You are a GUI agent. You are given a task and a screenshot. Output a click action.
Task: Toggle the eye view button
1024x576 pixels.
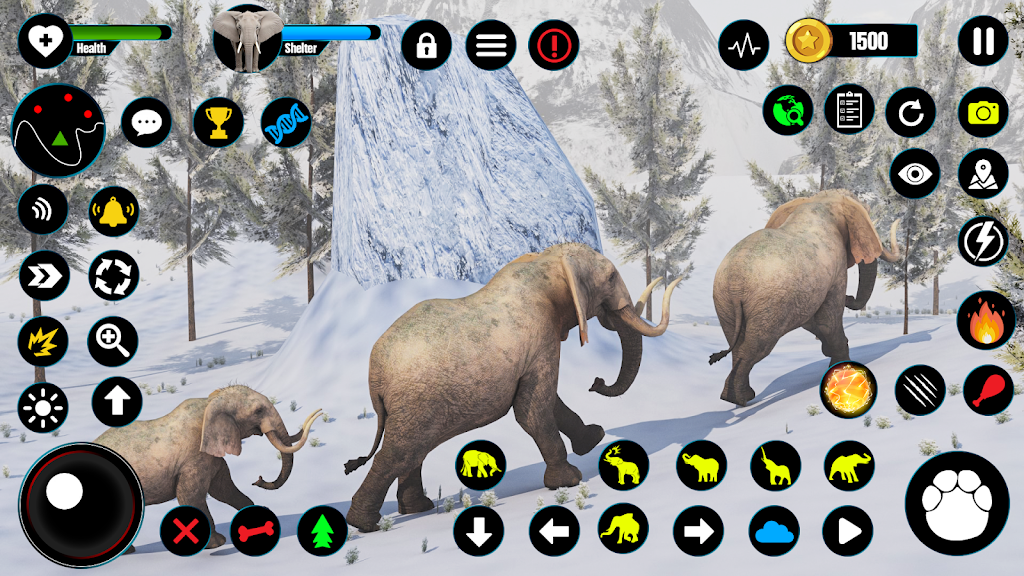(x=914, y=174)
